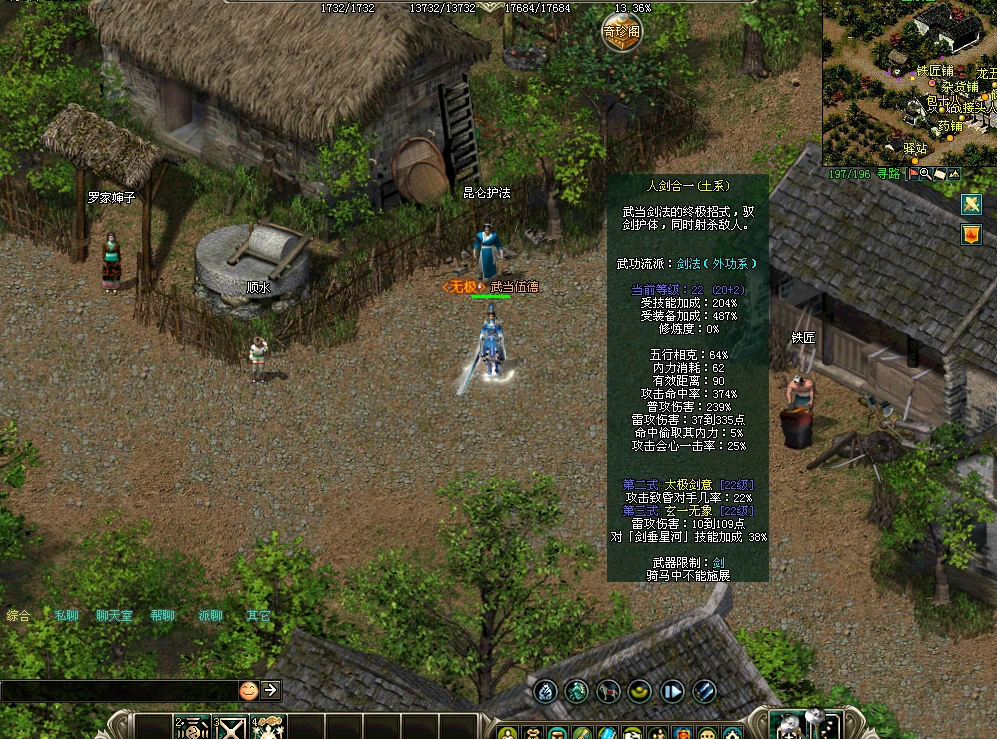Activate 寻路 pathfinding

click(888, 174)
